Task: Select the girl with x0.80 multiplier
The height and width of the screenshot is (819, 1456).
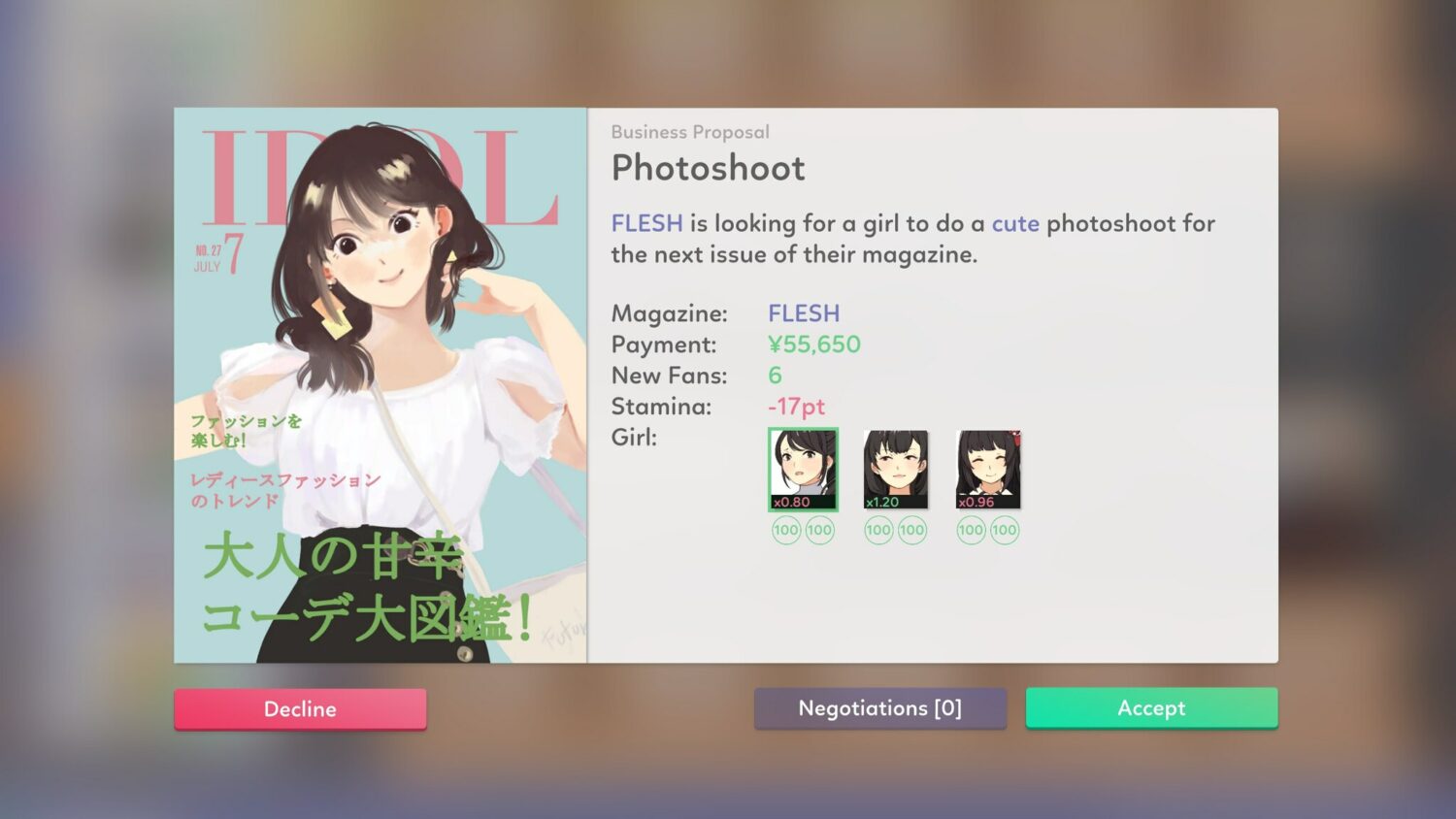Action: click(x=802, y=469)
